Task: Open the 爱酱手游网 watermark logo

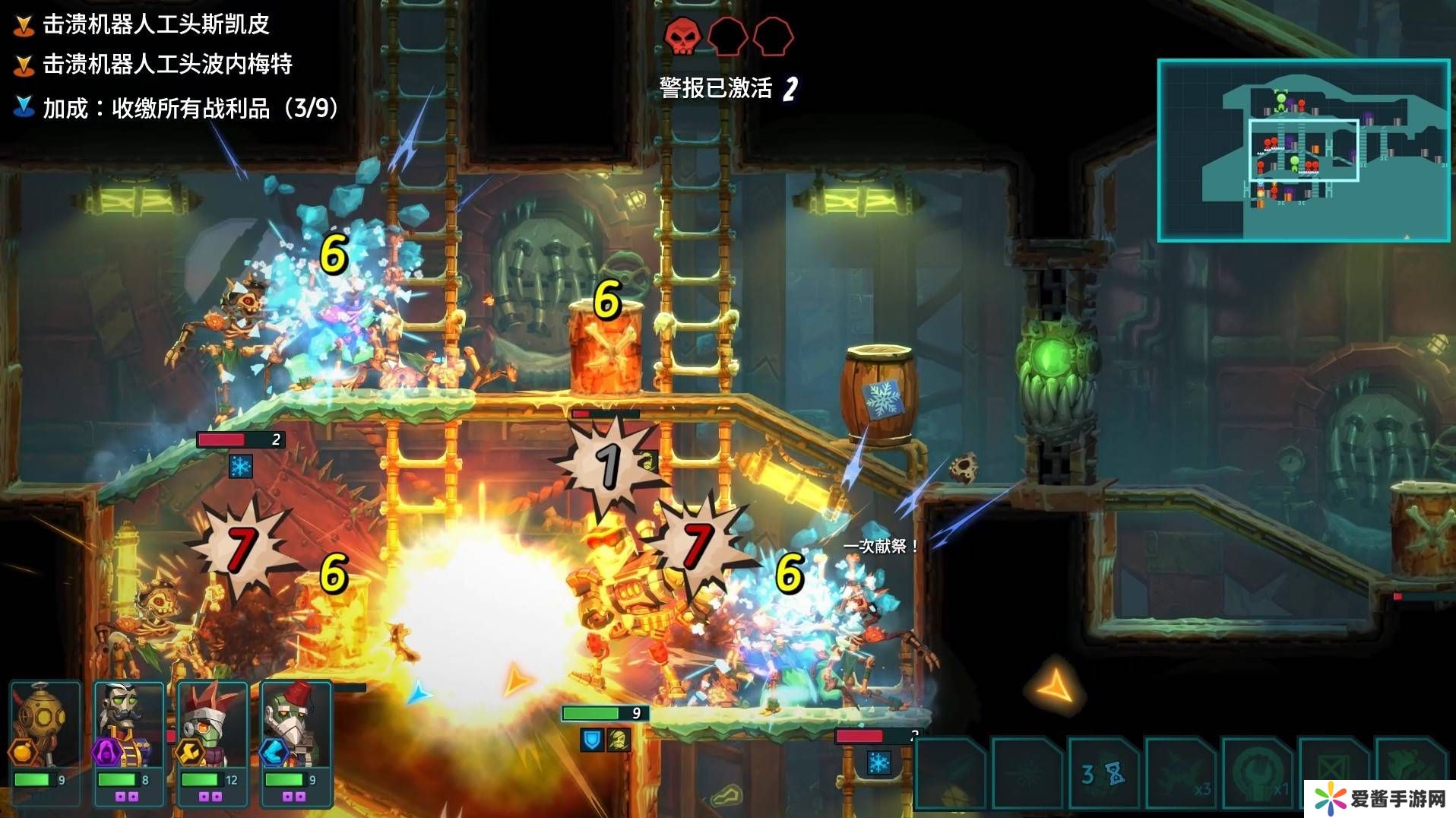Action: pos(1380,799)
